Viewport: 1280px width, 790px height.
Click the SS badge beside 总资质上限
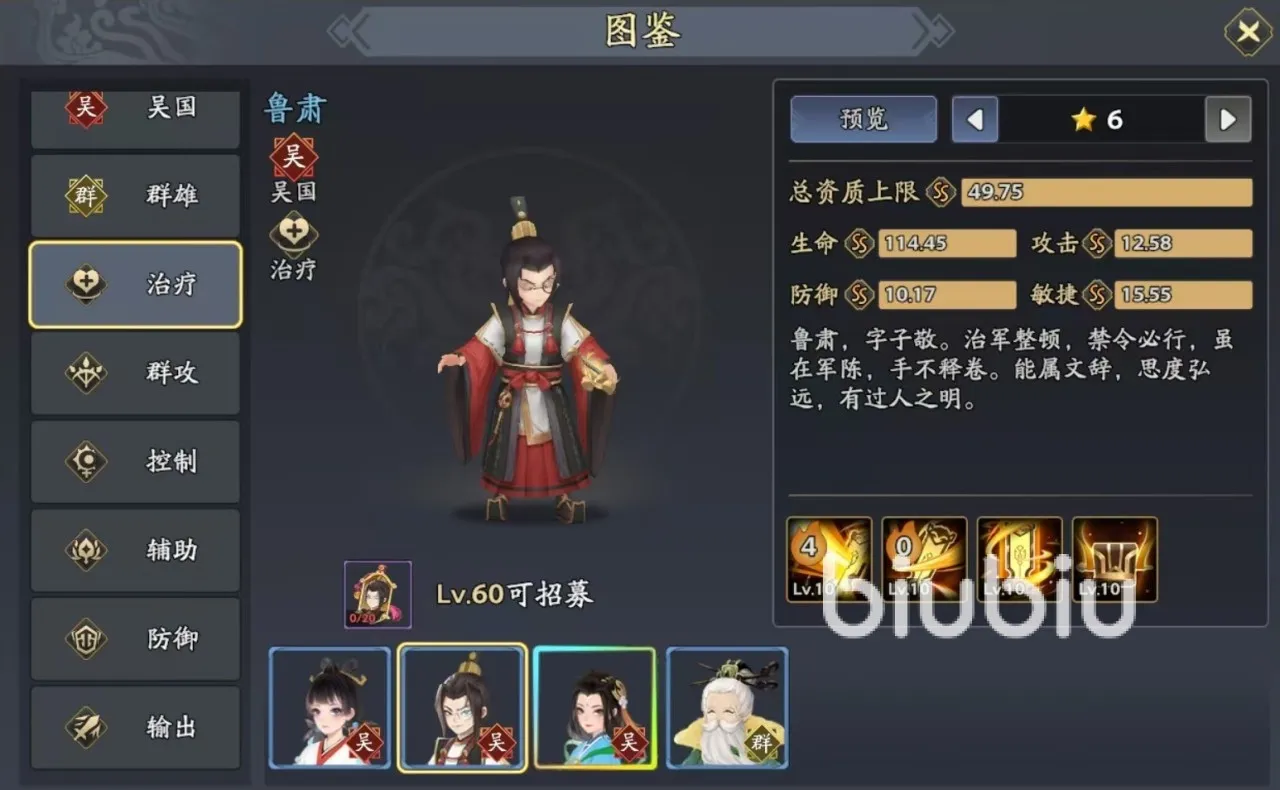click(x=941, y=192)
